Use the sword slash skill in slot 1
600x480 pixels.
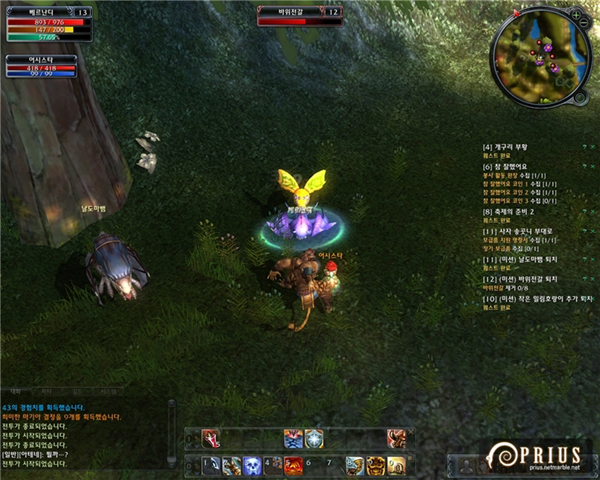[x=211, y=465]
